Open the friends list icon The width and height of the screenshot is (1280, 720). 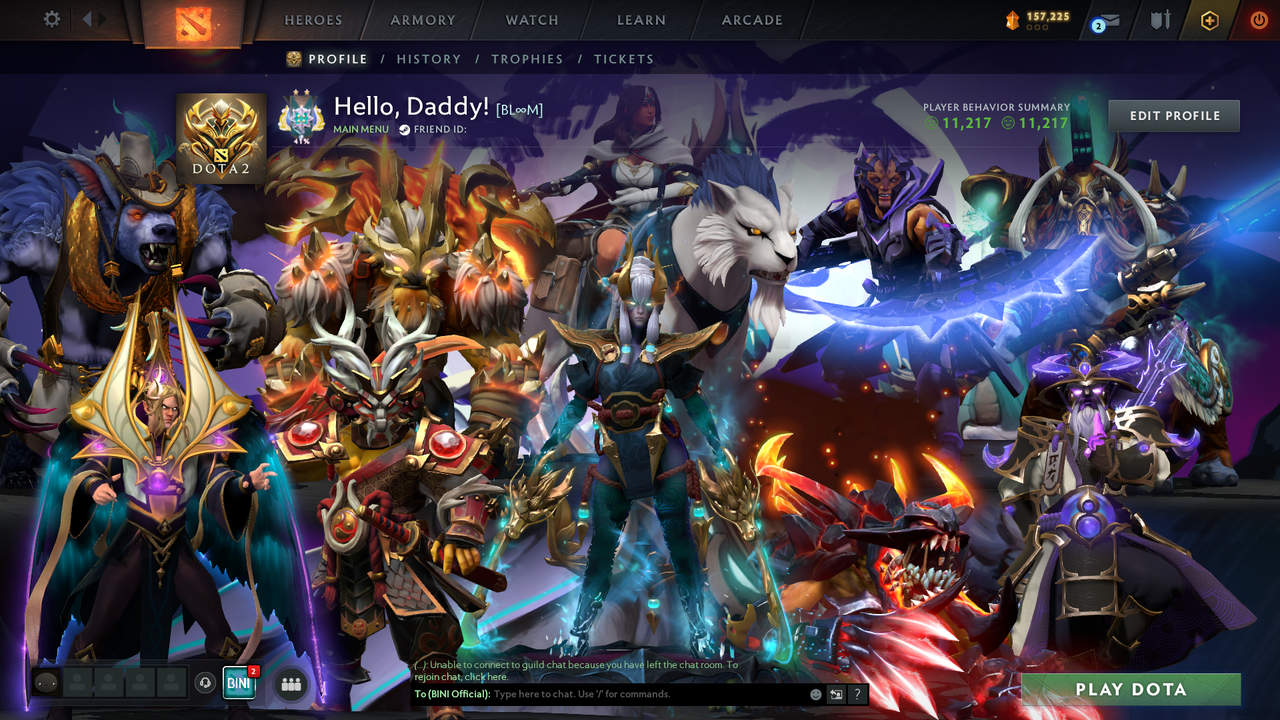[x=290, y=683]
